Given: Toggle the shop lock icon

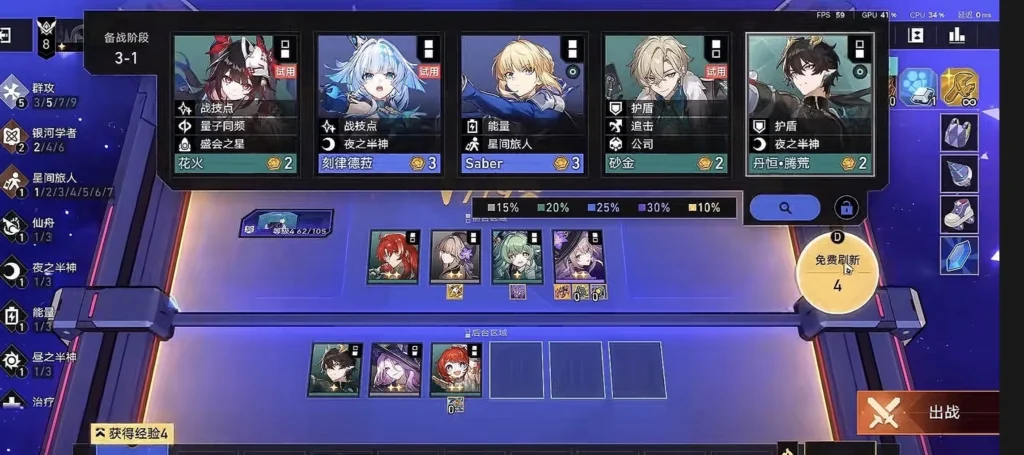Looking at the screenshot, I should click(846, 208).
